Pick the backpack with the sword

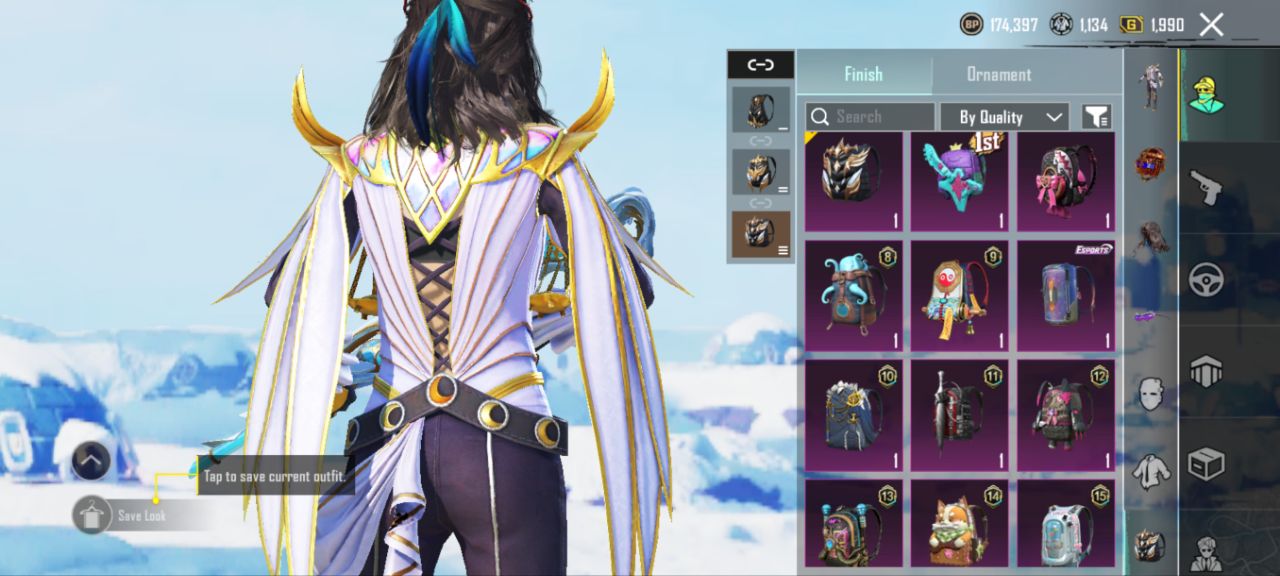point(957,412)
